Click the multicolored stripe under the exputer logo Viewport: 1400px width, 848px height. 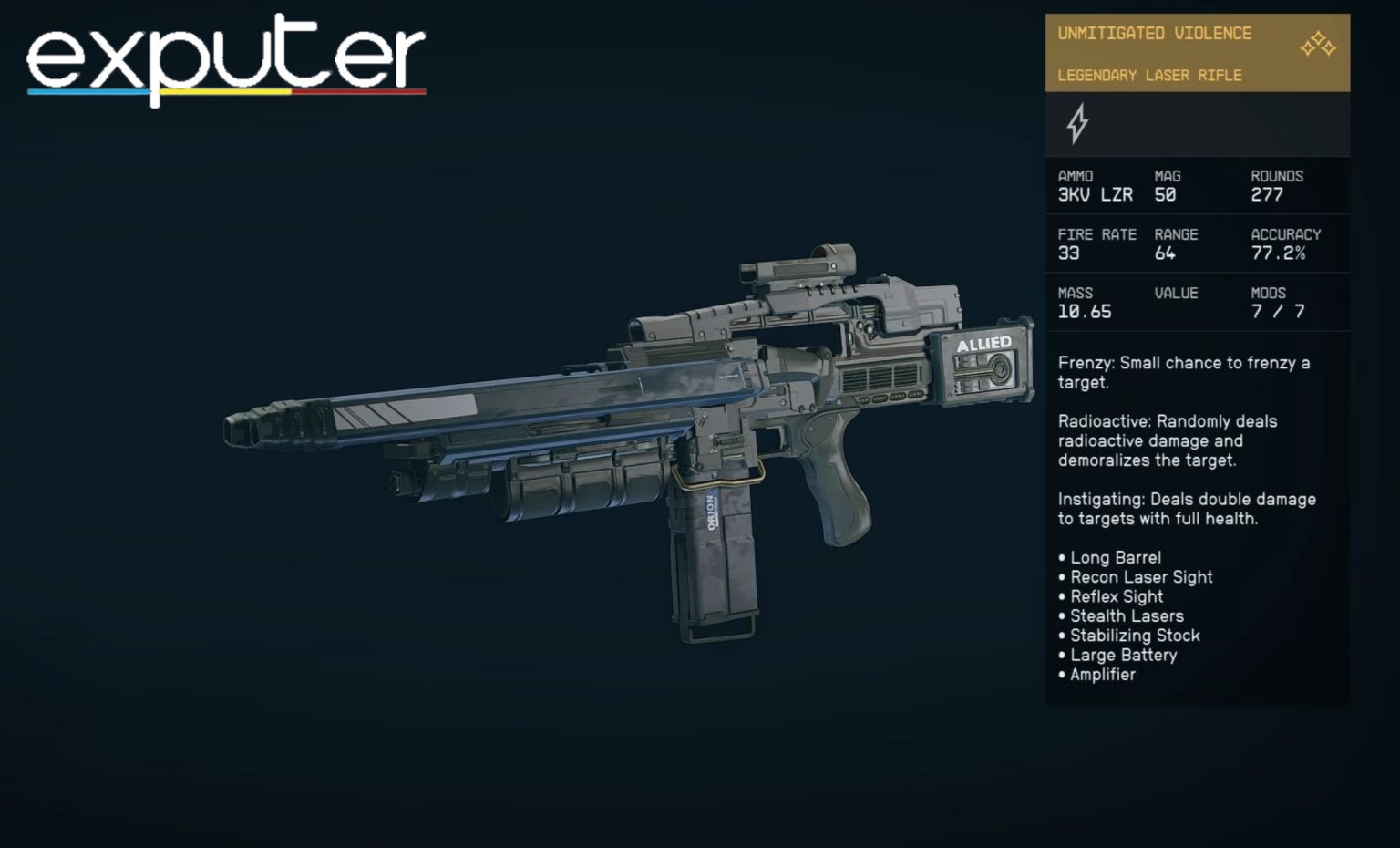coord(225,92)
